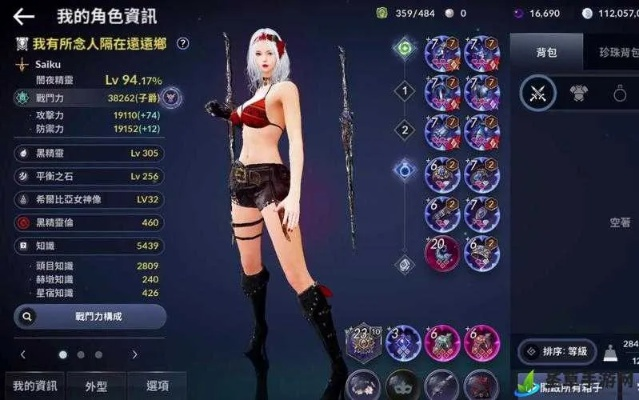The height and width of the screenshot is (400, 639).
Task: Select the blue +3 gear slot
Action: coord(403,343)
